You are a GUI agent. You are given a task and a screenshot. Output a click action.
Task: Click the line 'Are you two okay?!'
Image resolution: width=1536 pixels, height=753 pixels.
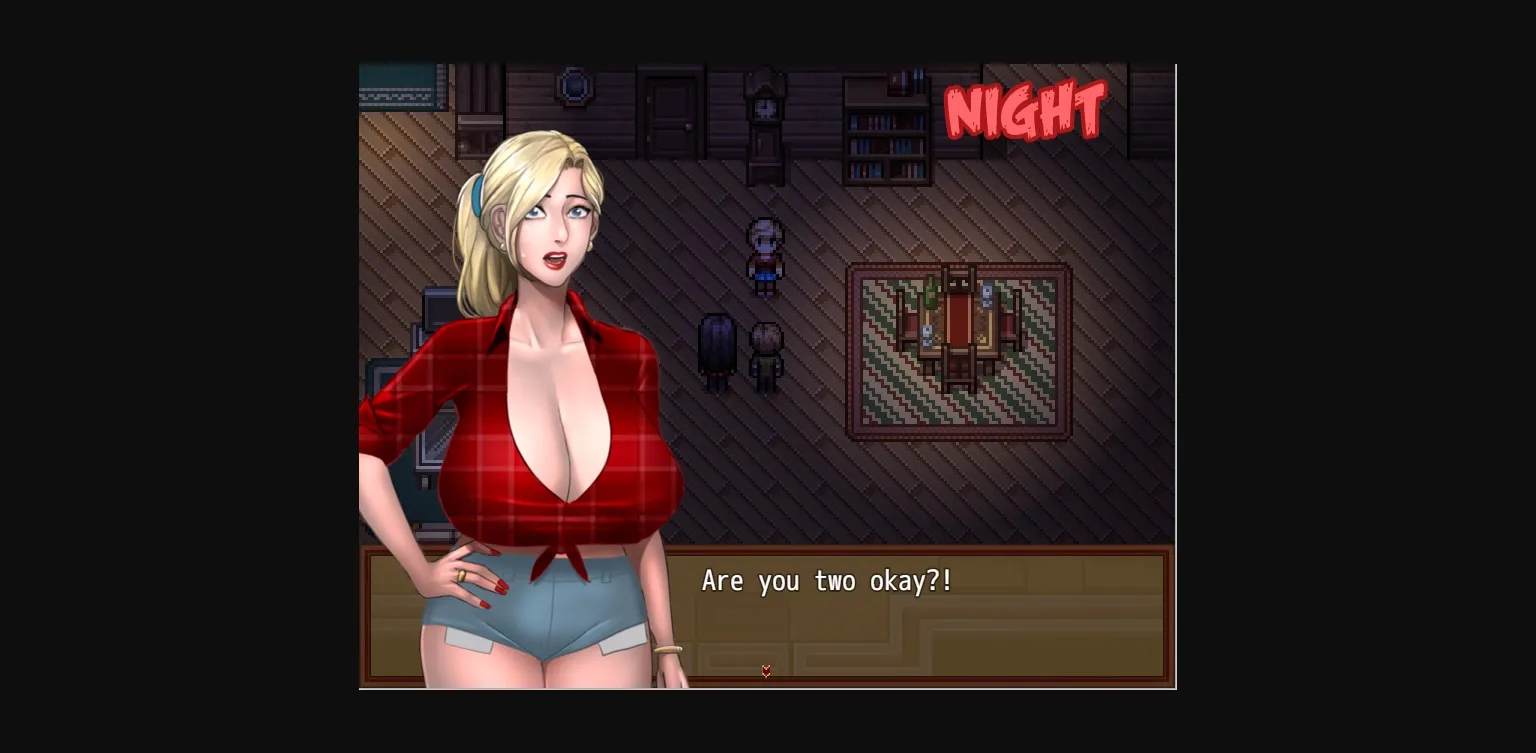point(827,581)
